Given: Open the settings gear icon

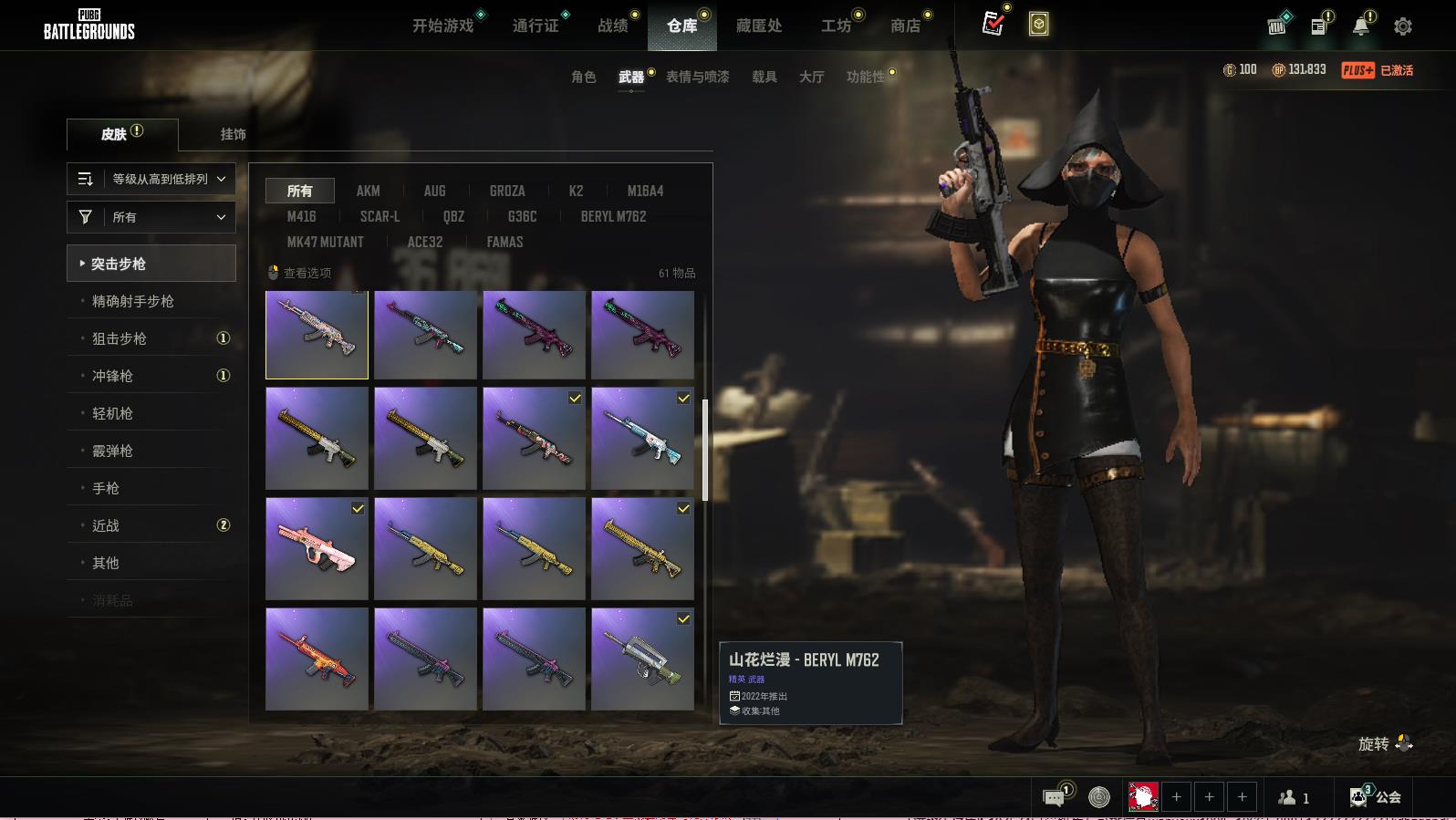Looking at the screenshot, I should [x=1403, y=26].
